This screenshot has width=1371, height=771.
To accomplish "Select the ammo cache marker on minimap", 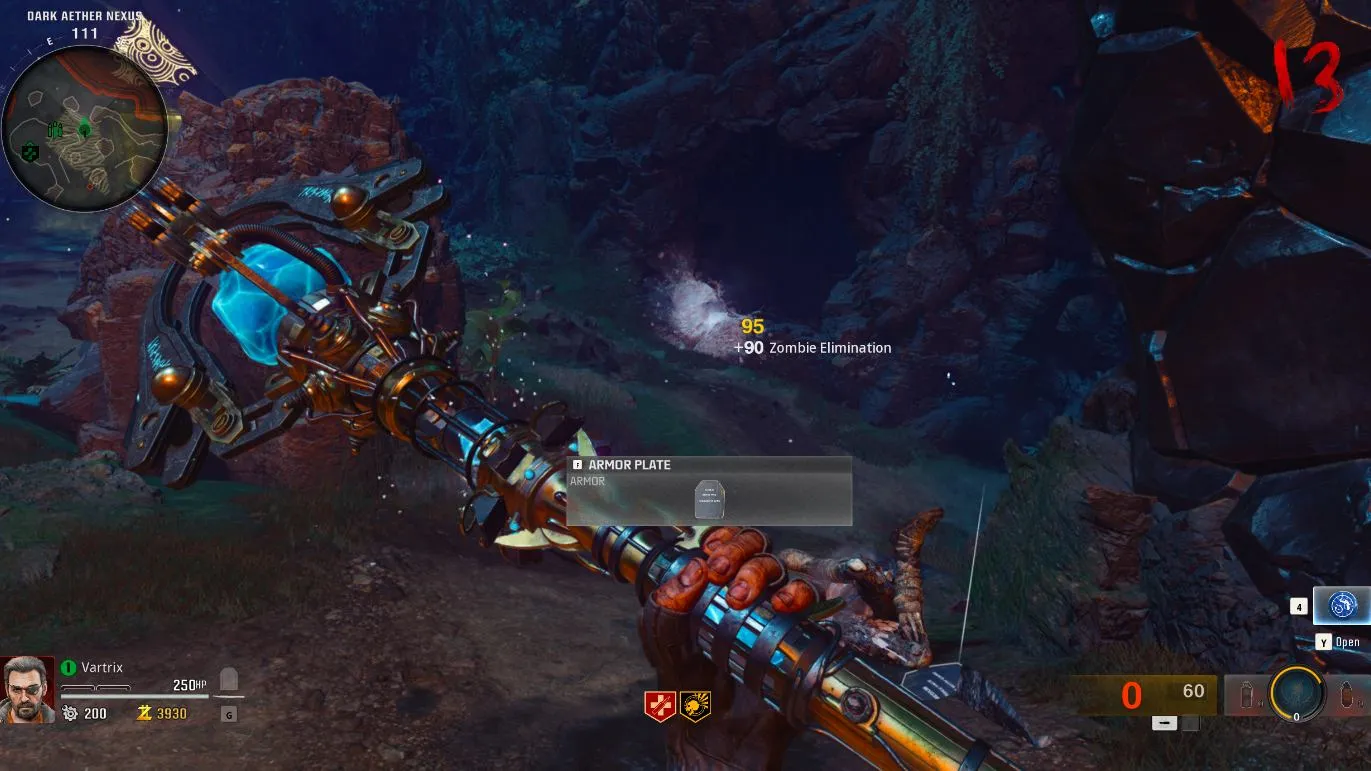I will [x=55, y=130].
